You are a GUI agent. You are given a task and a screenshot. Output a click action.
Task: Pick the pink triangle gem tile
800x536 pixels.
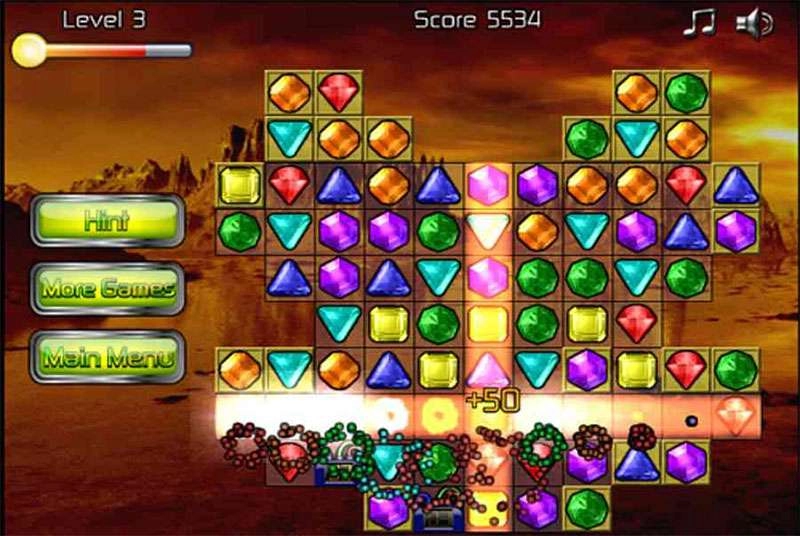click(x=488, y=368)
